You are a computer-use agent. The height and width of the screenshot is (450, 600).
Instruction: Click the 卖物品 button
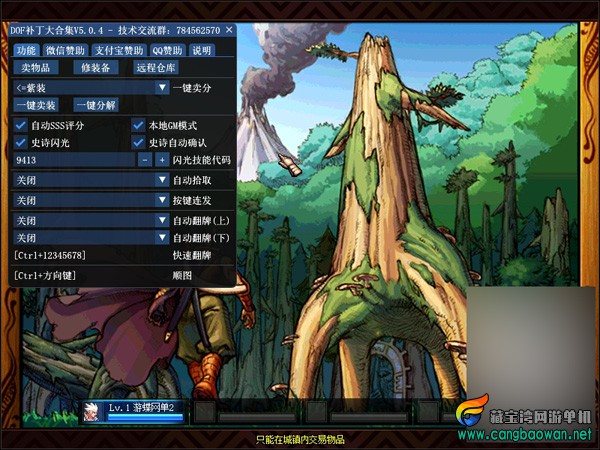36,68
